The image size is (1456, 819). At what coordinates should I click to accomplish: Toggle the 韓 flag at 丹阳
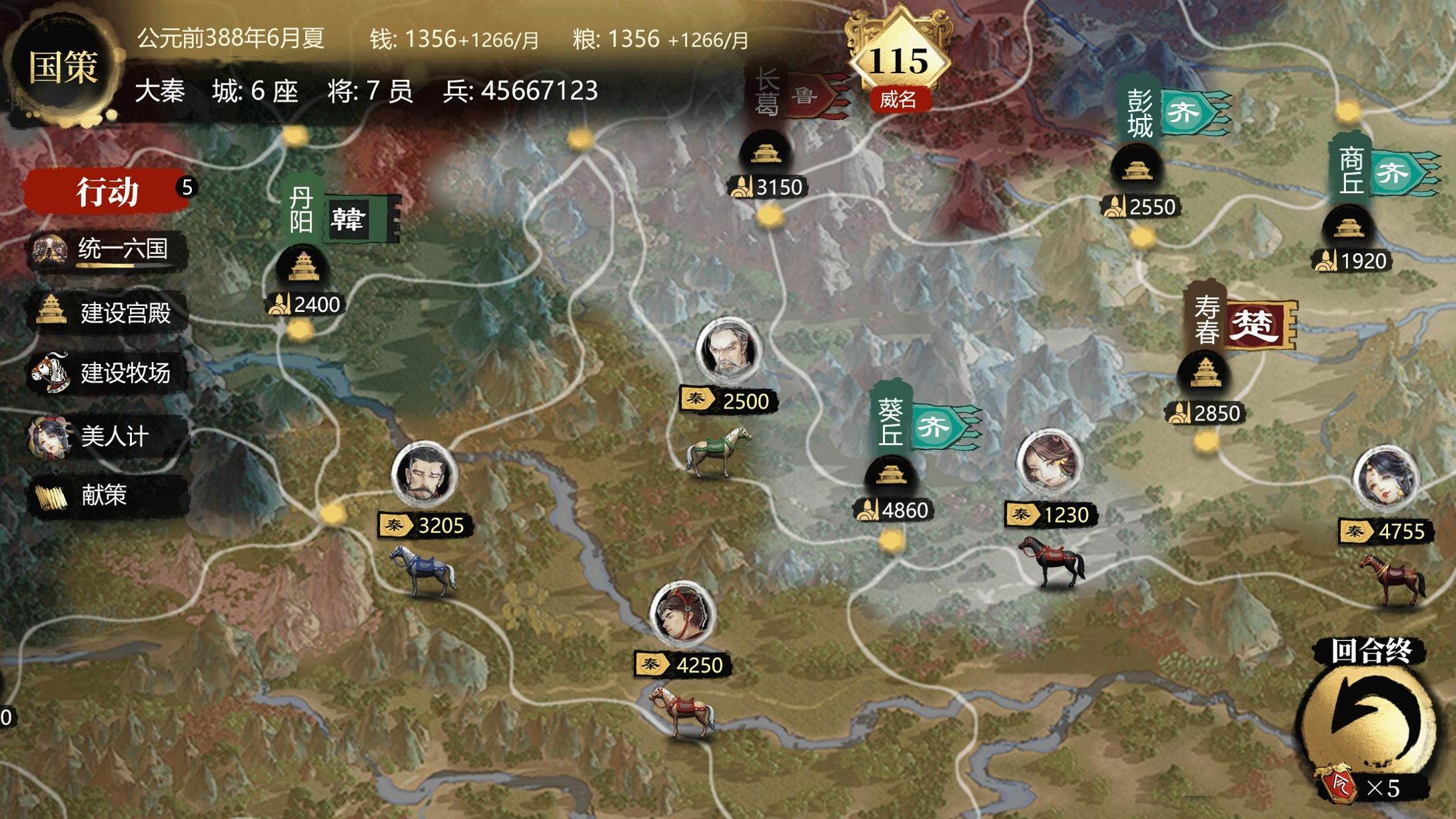point(350,220)
